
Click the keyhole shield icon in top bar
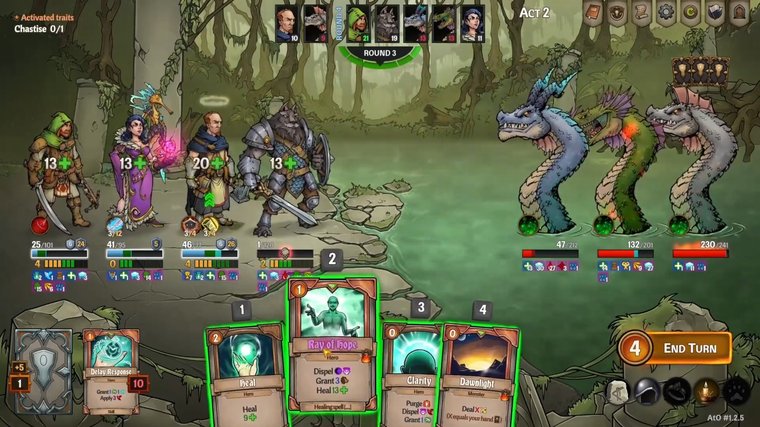pos(618,13)
